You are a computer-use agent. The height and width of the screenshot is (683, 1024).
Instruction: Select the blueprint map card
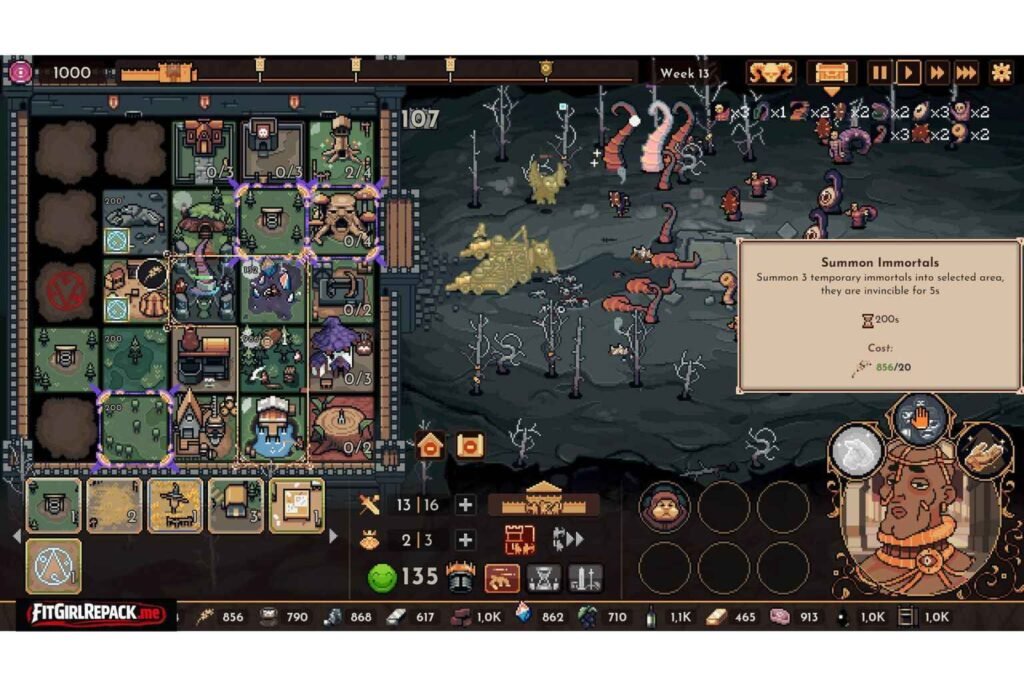click(296, 505)
